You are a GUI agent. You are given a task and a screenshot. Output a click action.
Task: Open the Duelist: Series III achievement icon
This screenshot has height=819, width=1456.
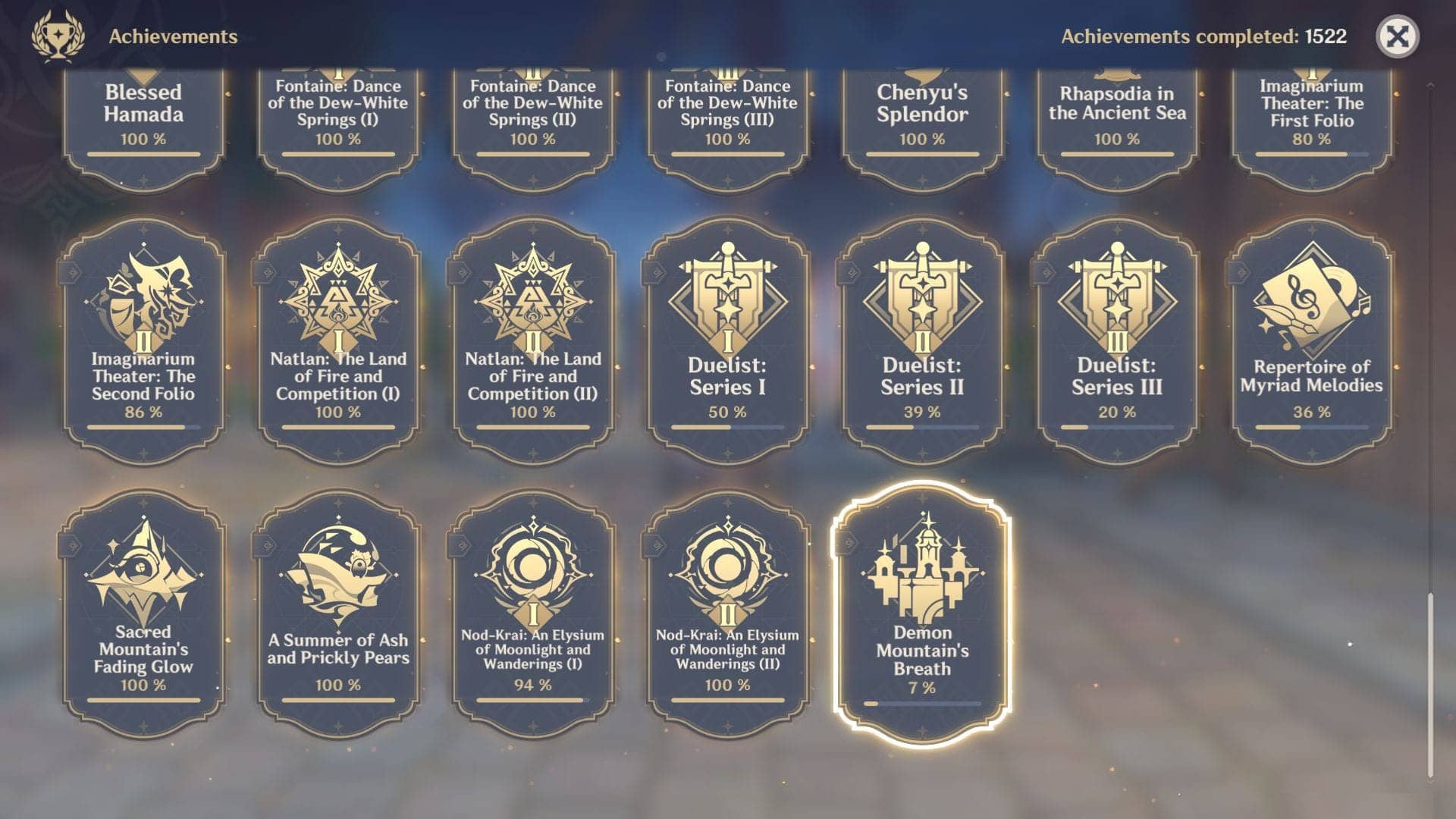1115,300
